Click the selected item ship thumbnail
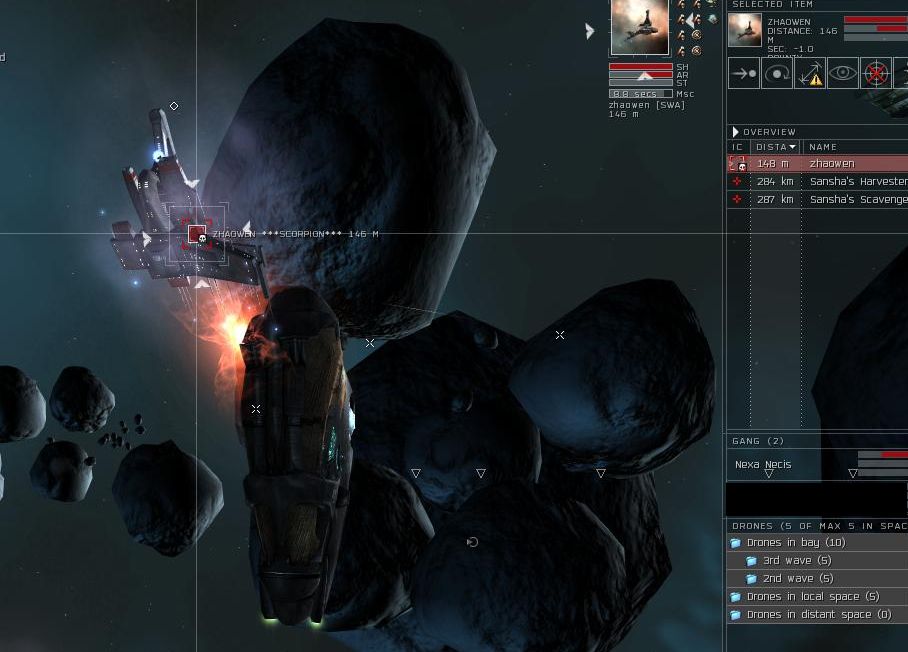The width and height of the screenshot is (908, 652). [x=745, y=30]
